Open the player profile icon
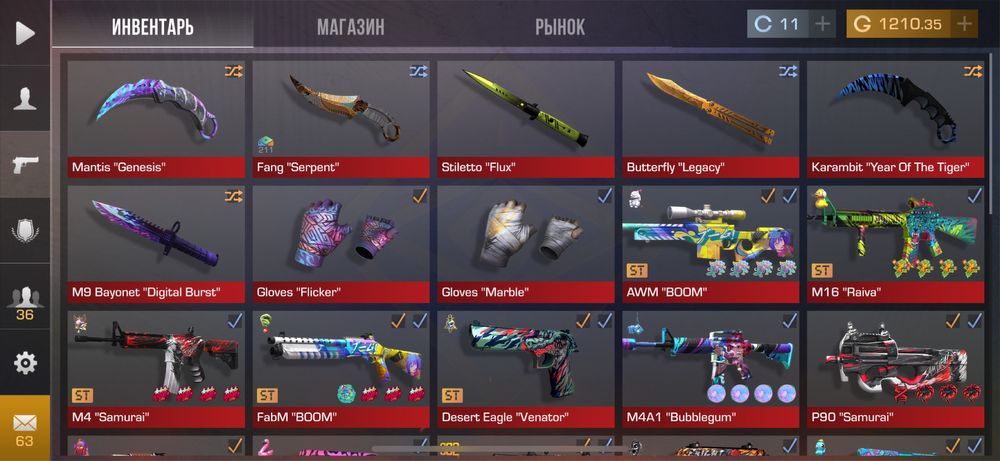The height and width of the screenshot is (461, 1000). [25, 98]
